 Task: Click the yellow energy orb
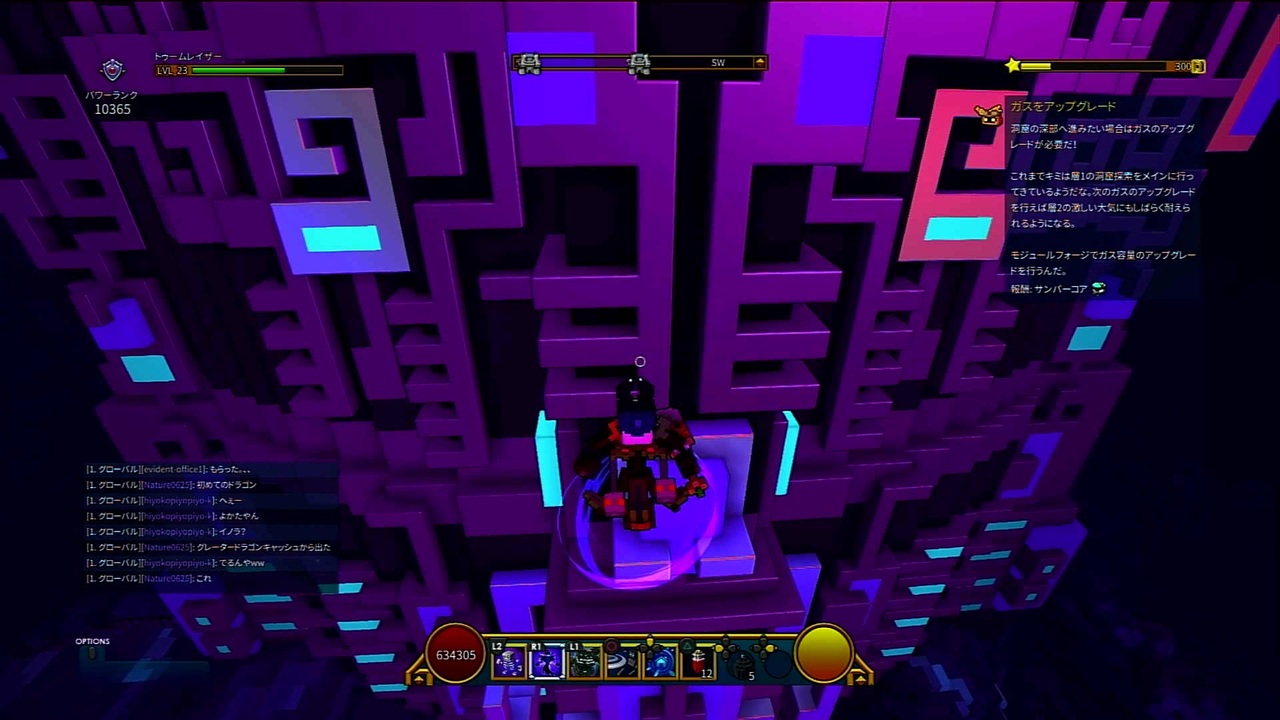click(823, 655)
